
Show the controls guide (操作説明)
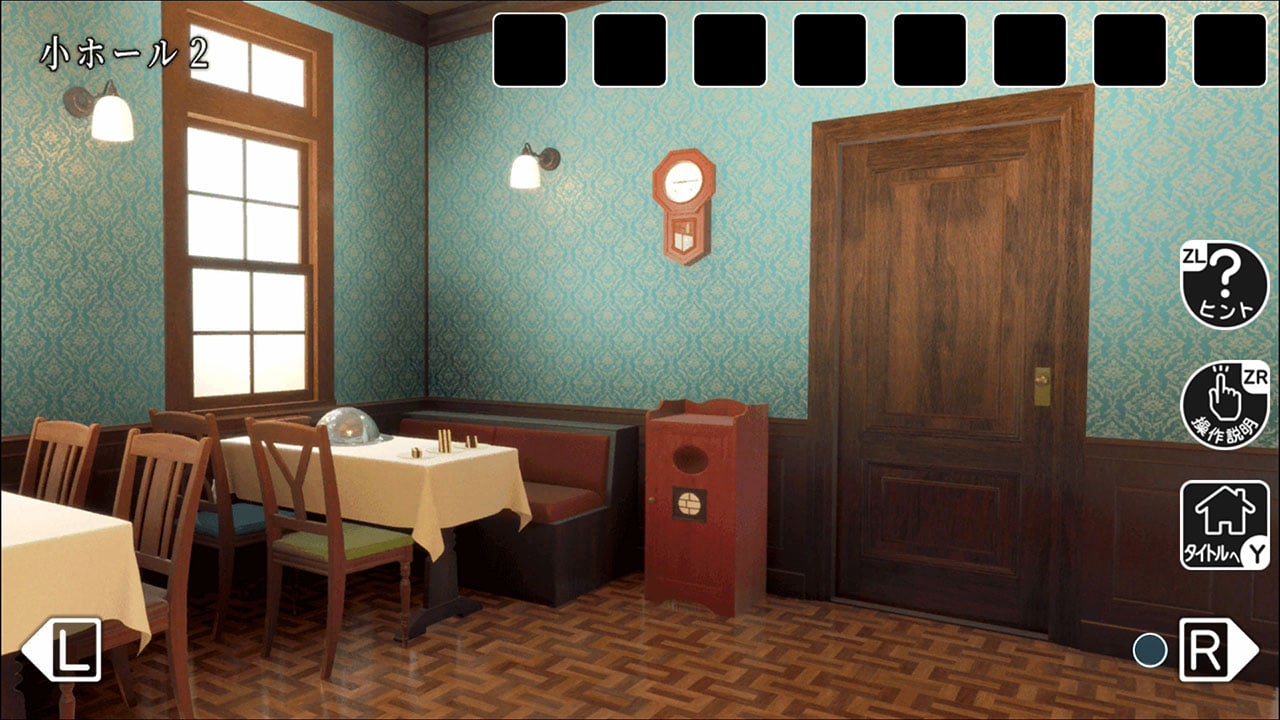1223,405
